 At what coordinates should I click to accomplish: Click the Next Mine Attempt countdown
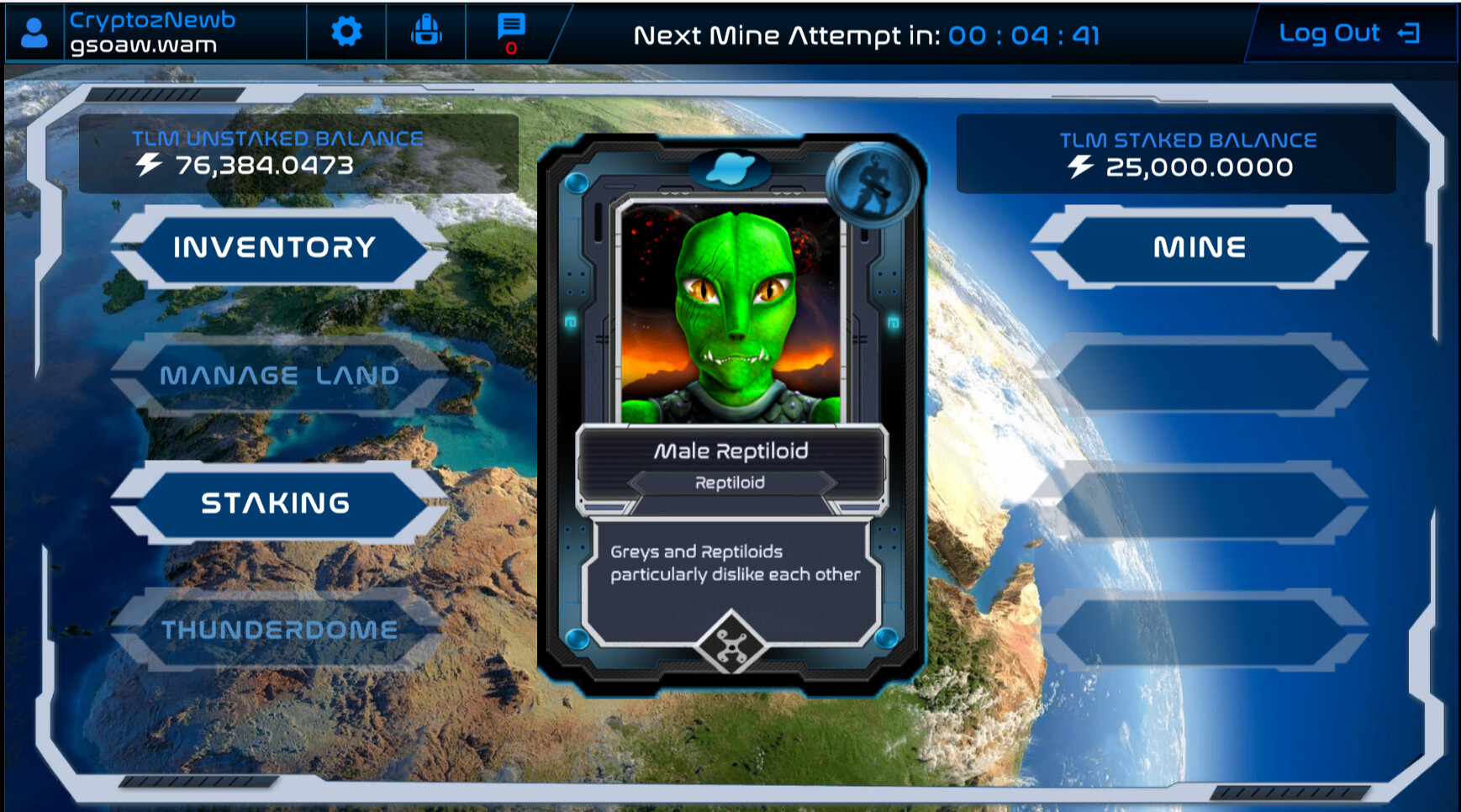(x=866, y=35)
